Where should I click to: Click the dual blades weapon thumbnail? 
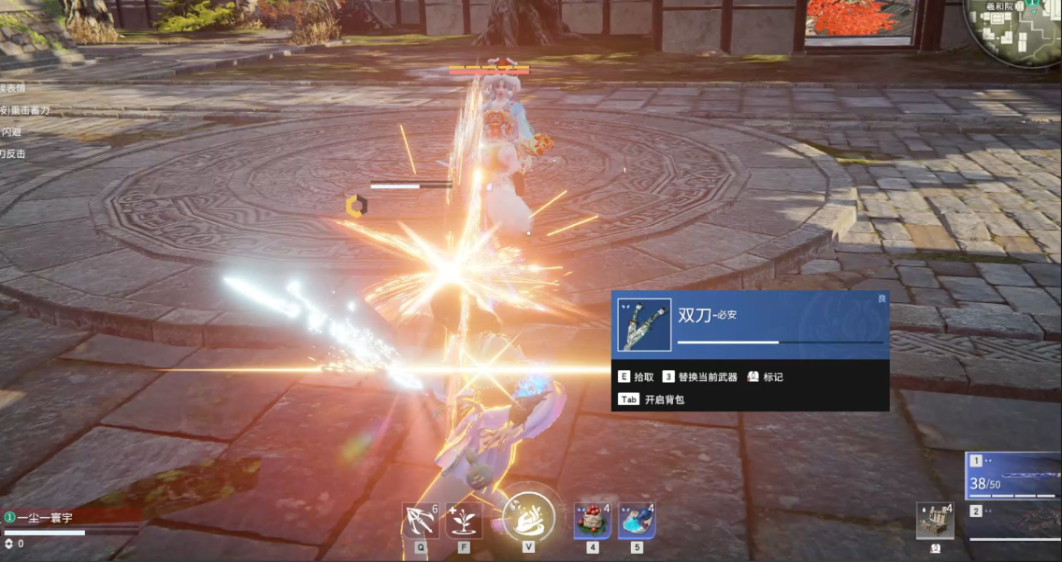click(644, 324)
